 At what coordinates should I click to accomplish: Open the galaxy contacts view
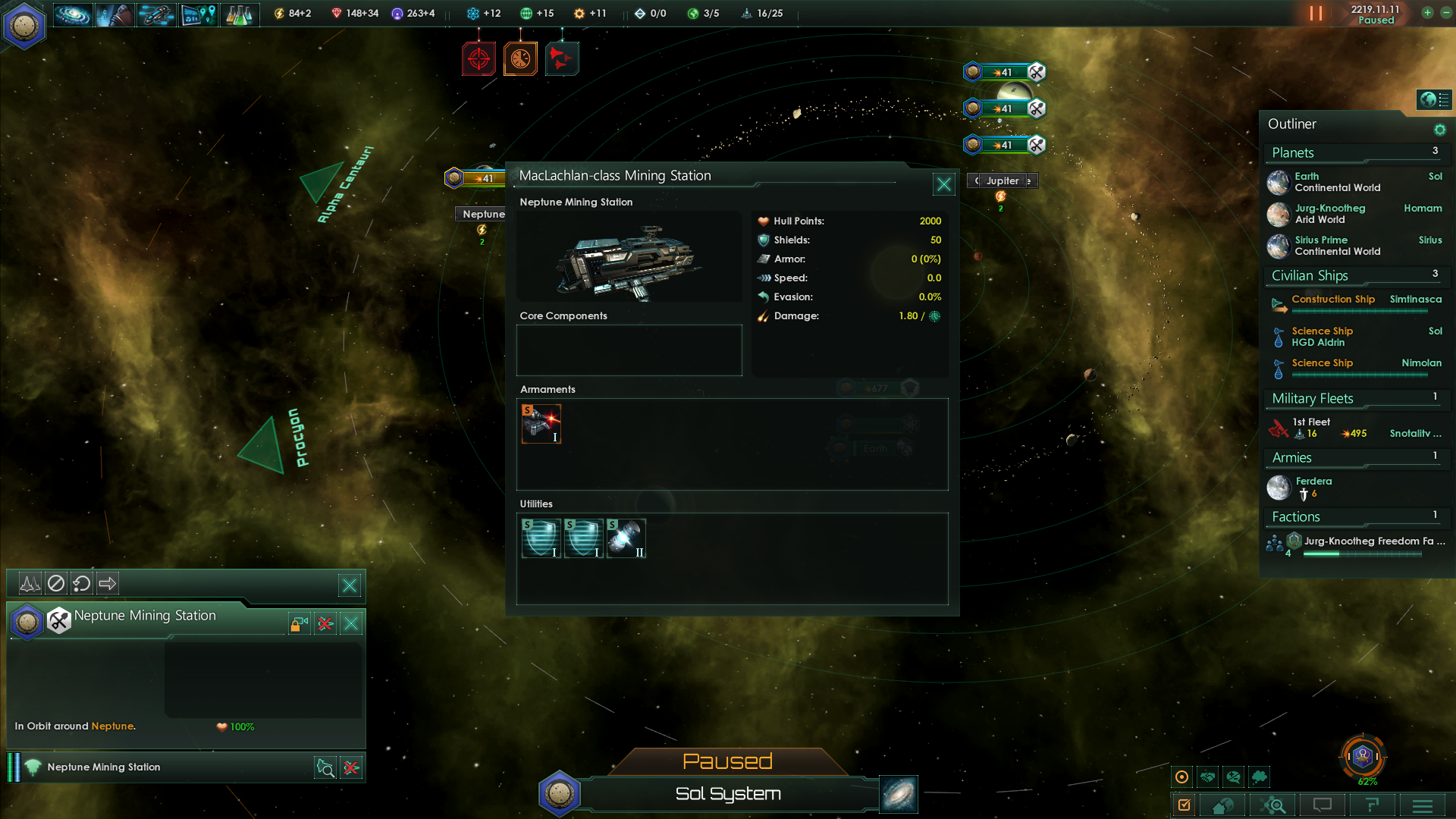(x=73, y=14)
